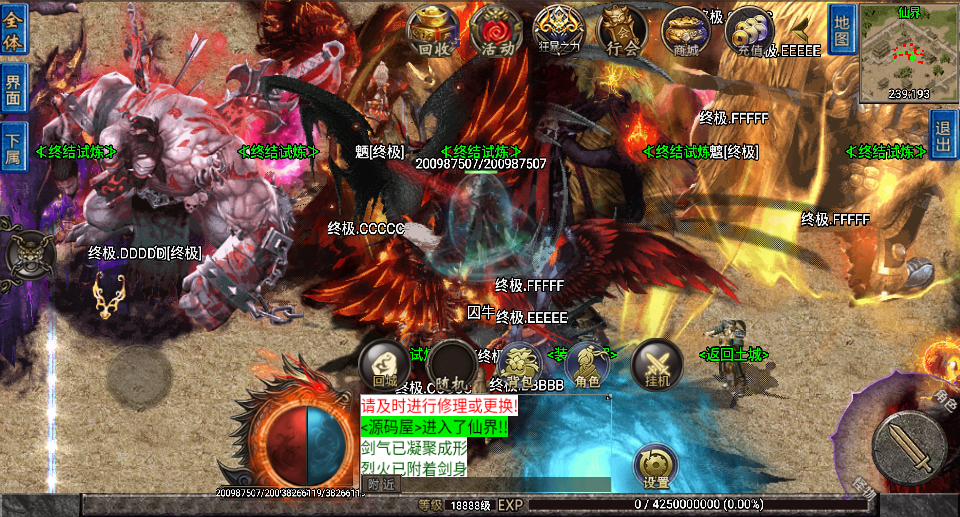Select the 附近 nearby chat channel

(381, 484)
